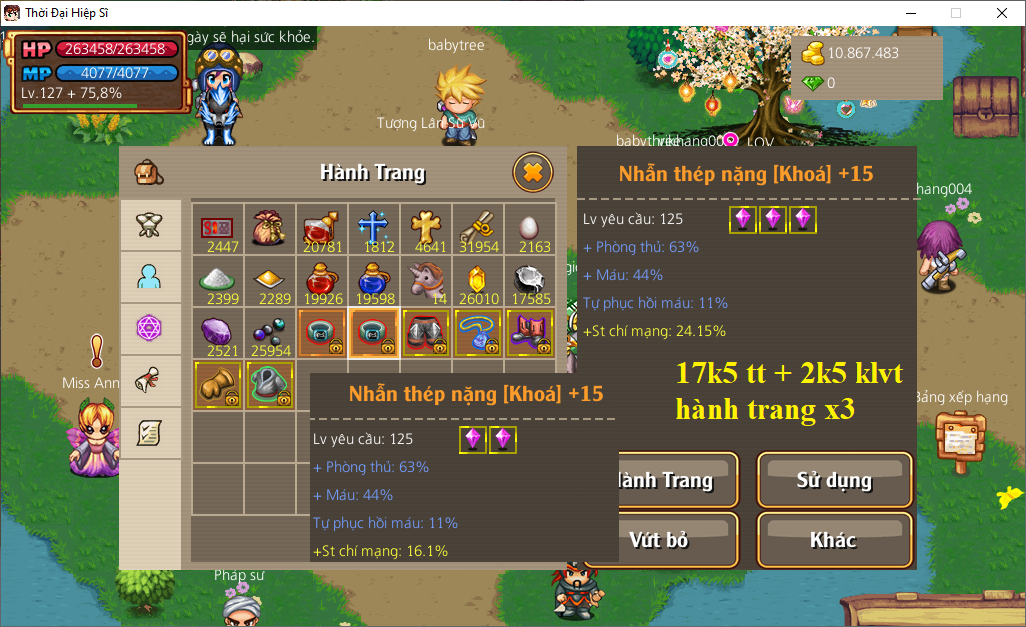Image resolution: width=1026 pixels, height=627 pixels.
Task: Switch to the equipment armor tab
Action: click(150, 225)
